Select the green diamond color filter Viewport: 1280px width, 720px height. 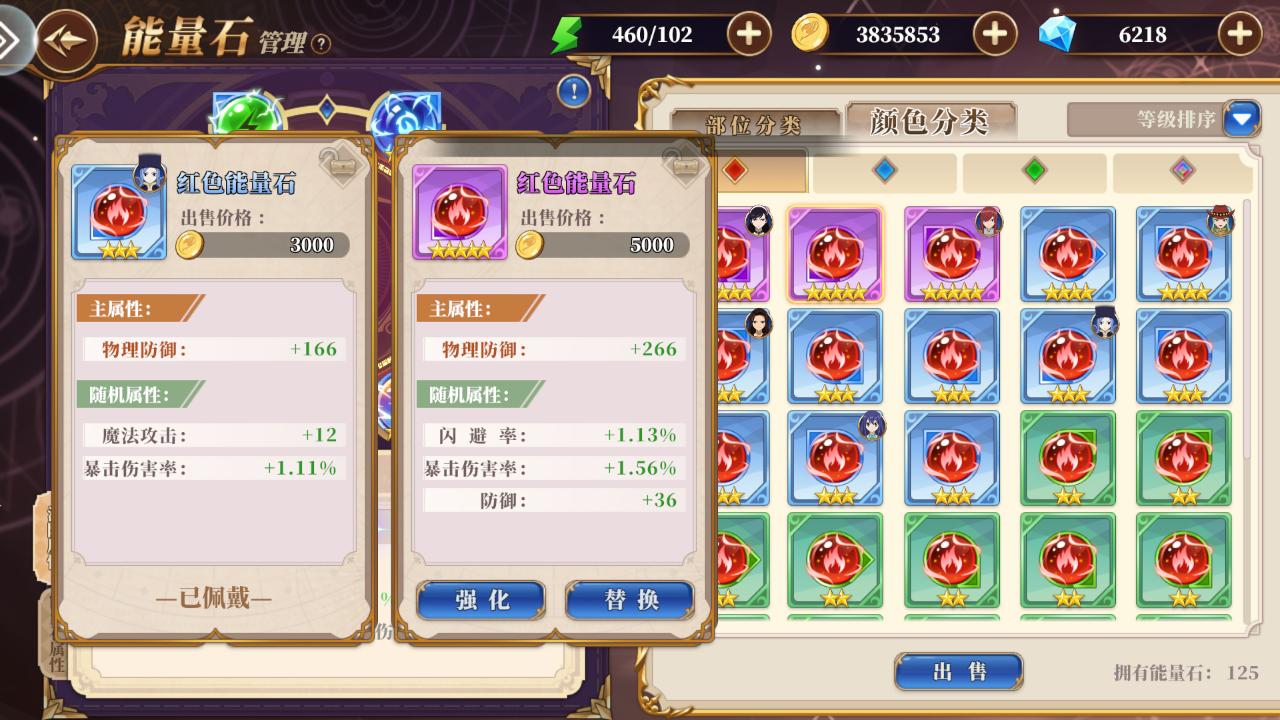pyautogui.click(x=1036, y=170)
